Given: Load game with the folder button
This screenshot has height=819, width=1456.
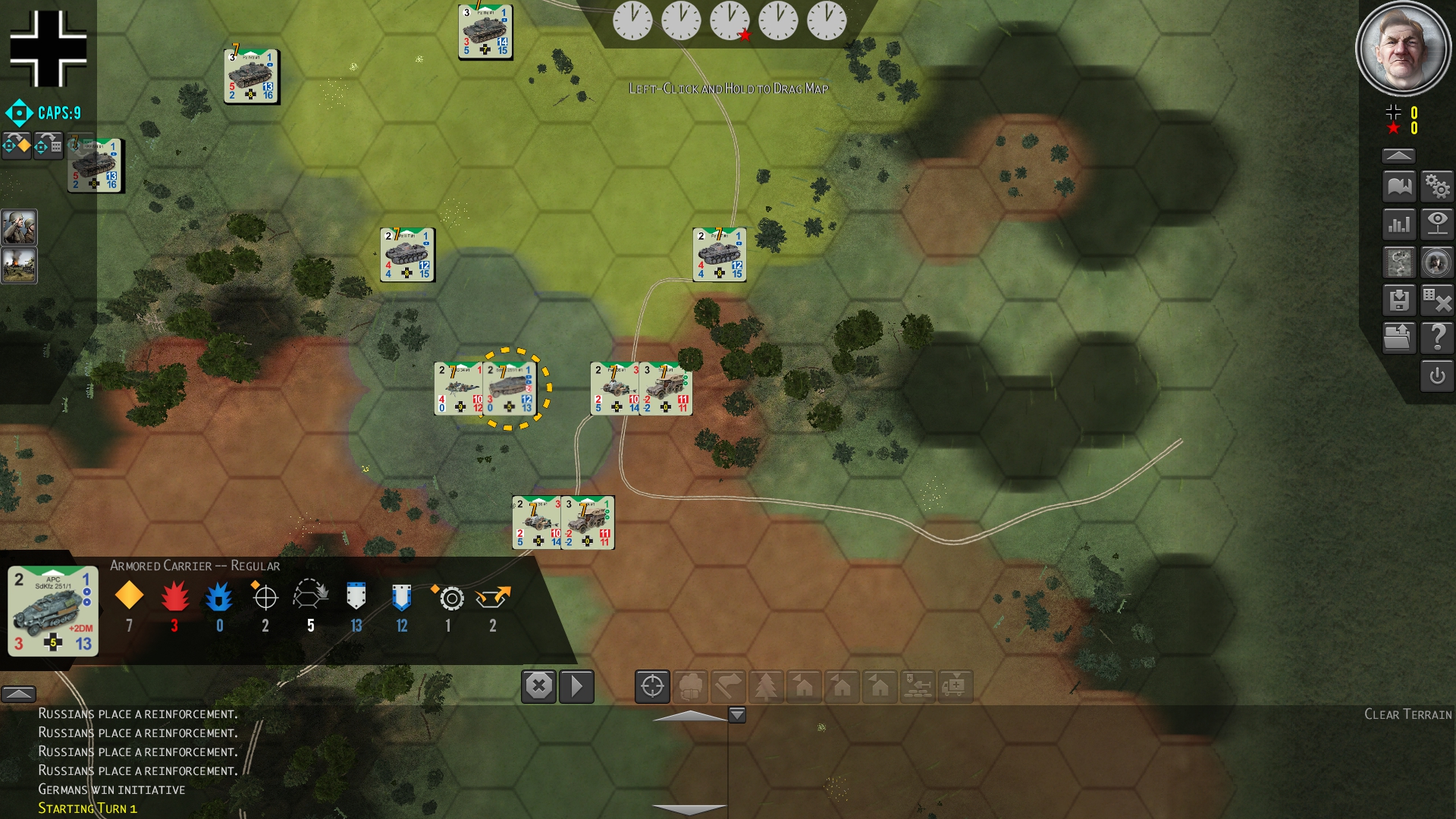Looking at the screenshot, I should (1399, 337).
